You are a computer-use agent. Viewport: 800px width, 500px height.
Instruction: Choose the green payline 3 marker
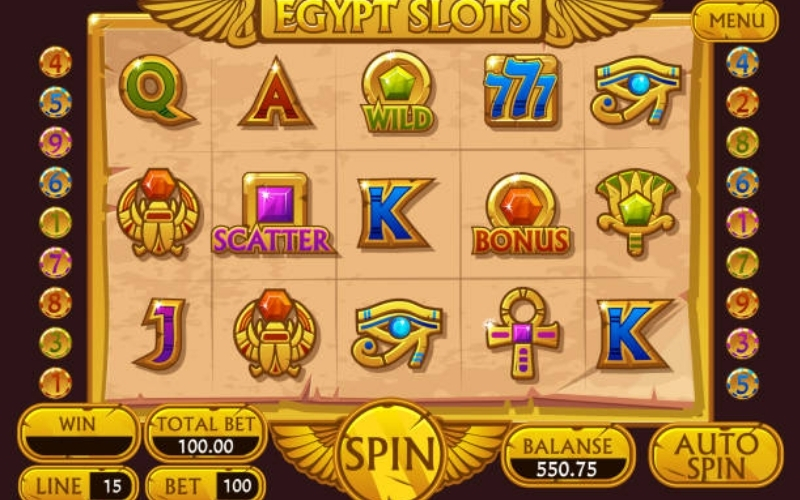click(x=55, y=343)
